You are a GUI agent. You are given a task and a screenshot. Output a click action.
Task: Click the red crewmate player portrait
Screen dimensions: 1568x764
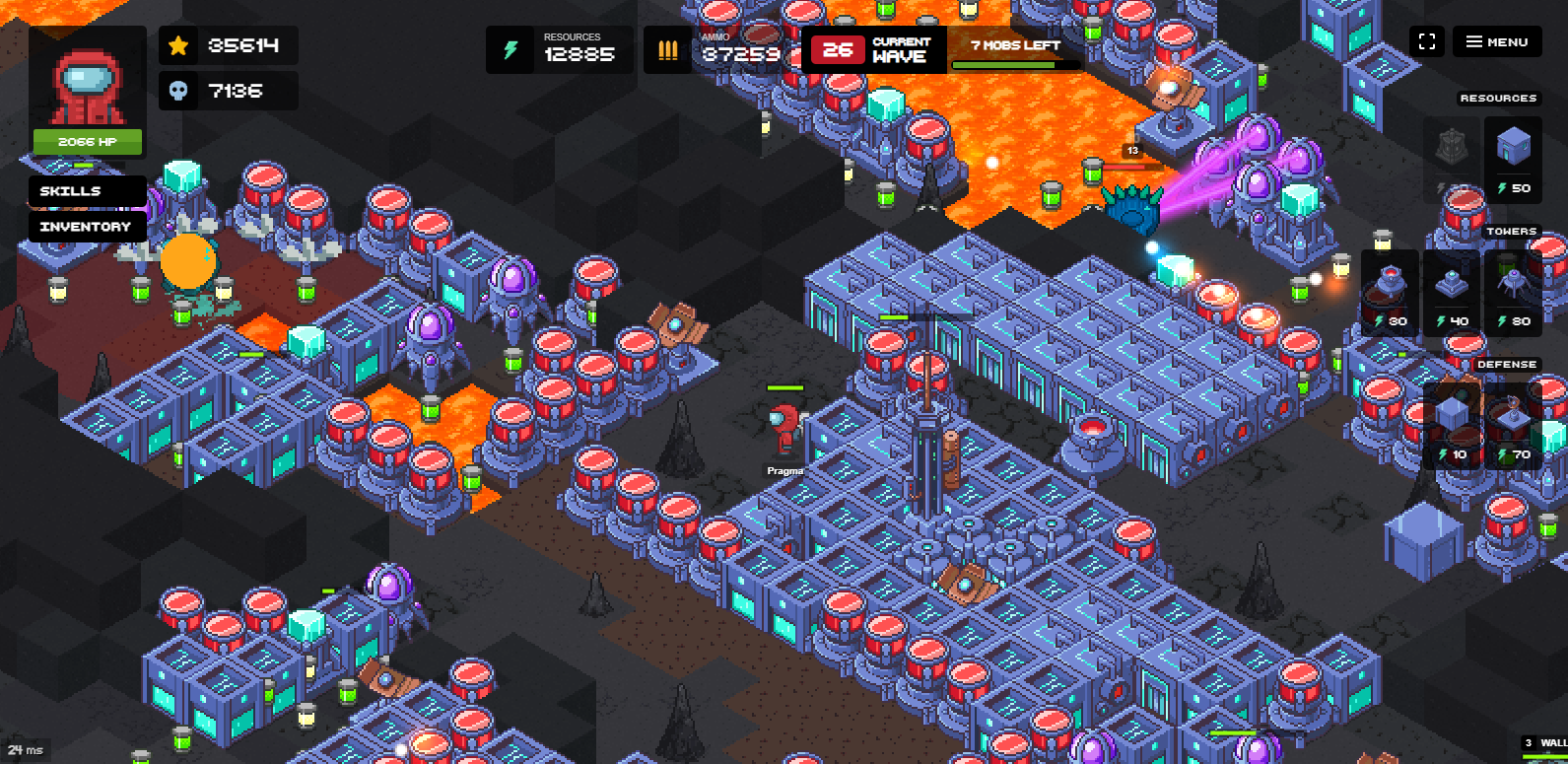(x=88, y=89)
